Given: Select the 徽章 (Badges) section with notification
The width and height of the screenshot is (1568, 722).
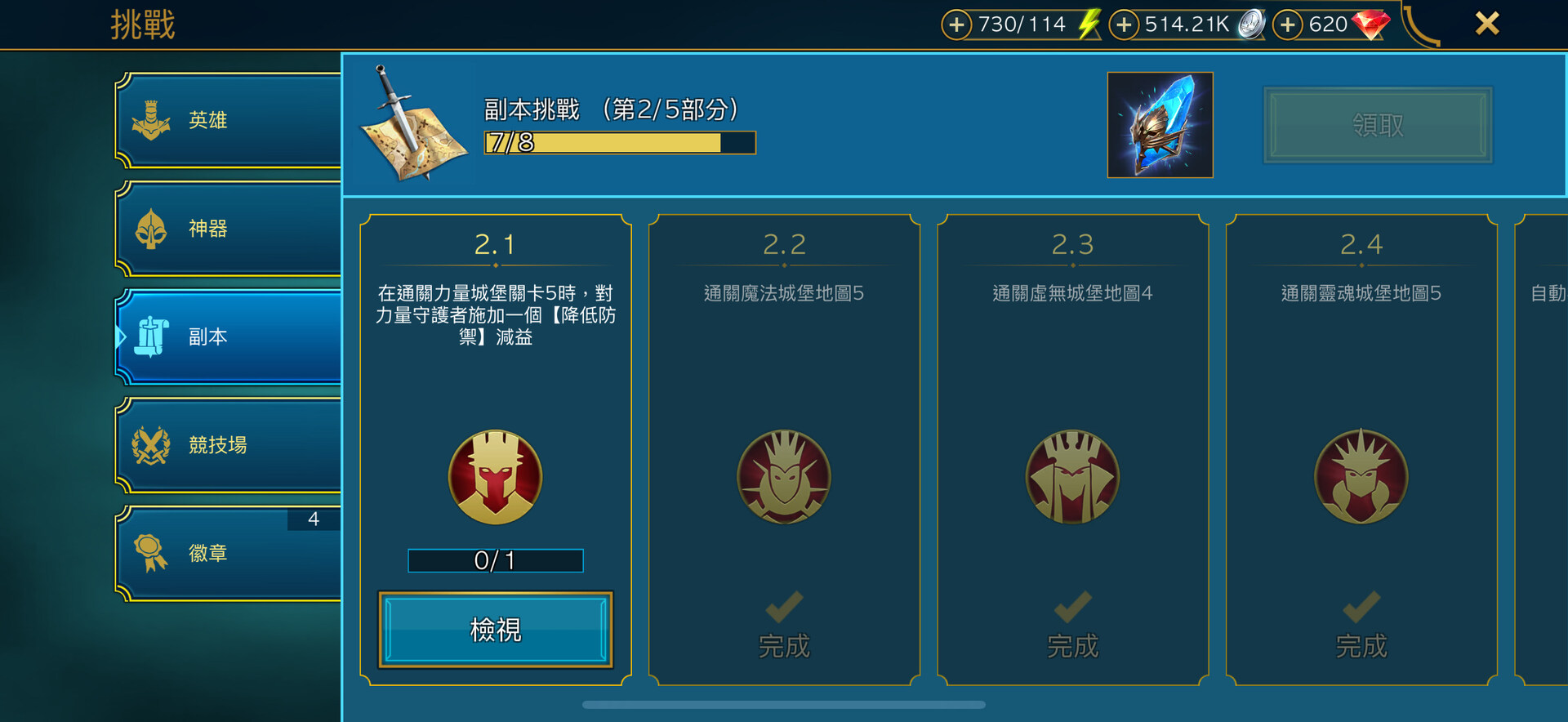Looking at the screenshot, I should pos(229,553).
